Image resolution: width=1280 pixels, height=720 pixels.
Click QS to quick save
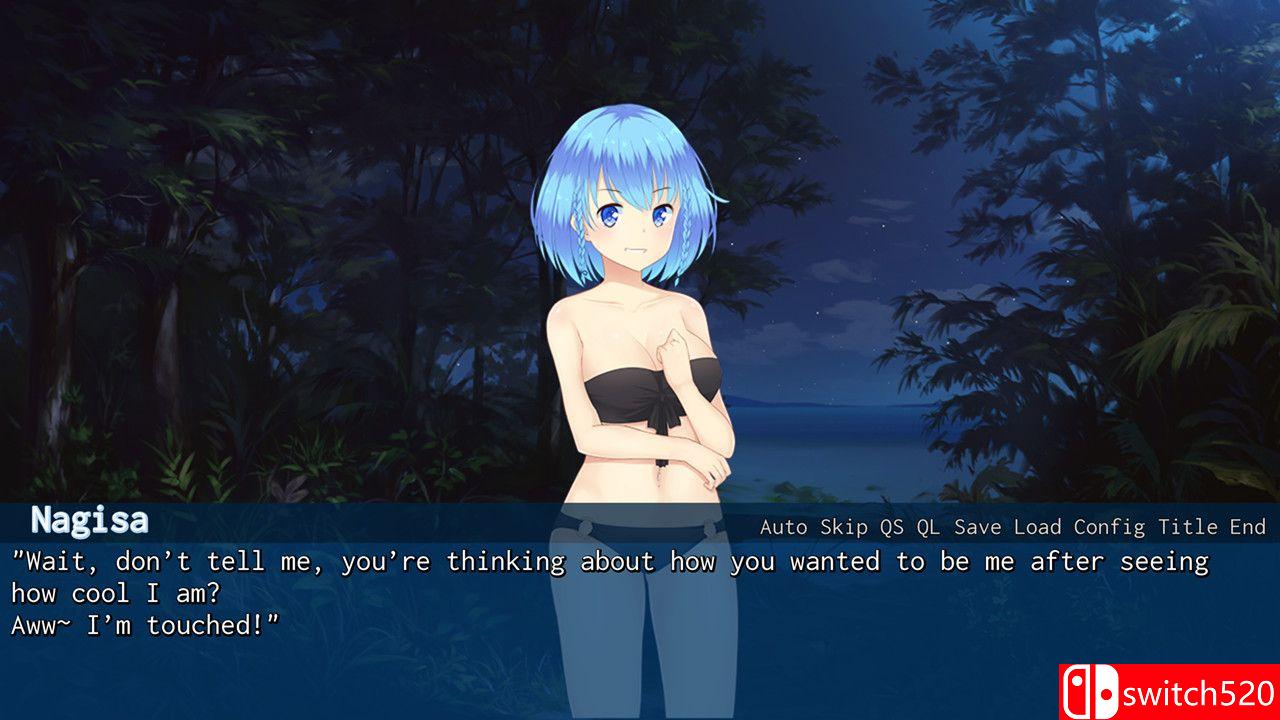click(891, 527)
